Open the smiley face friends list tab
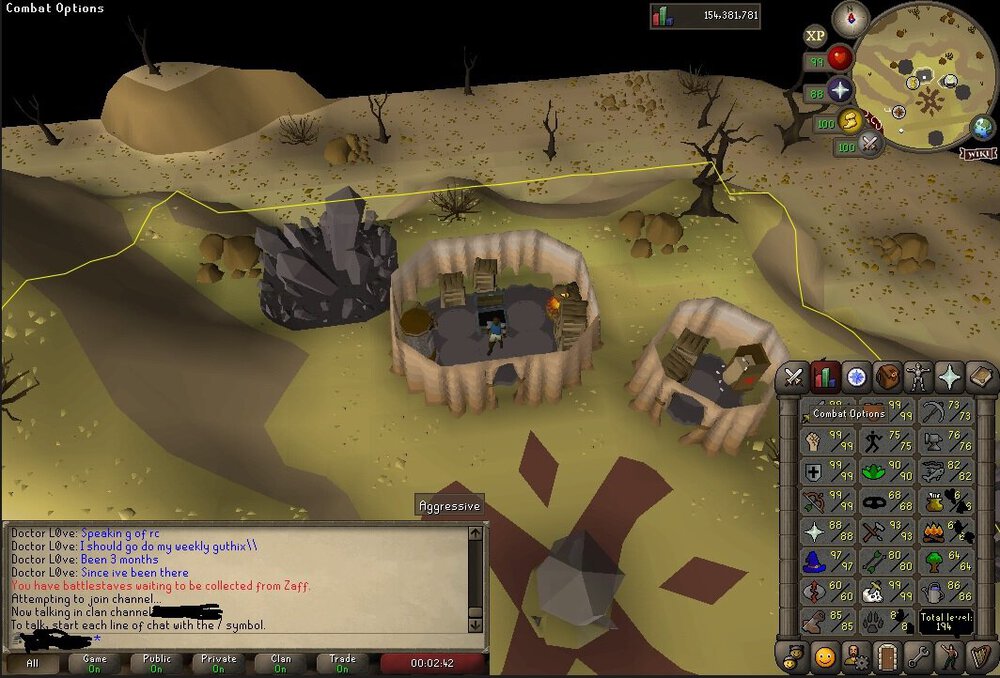 [825, 657]
